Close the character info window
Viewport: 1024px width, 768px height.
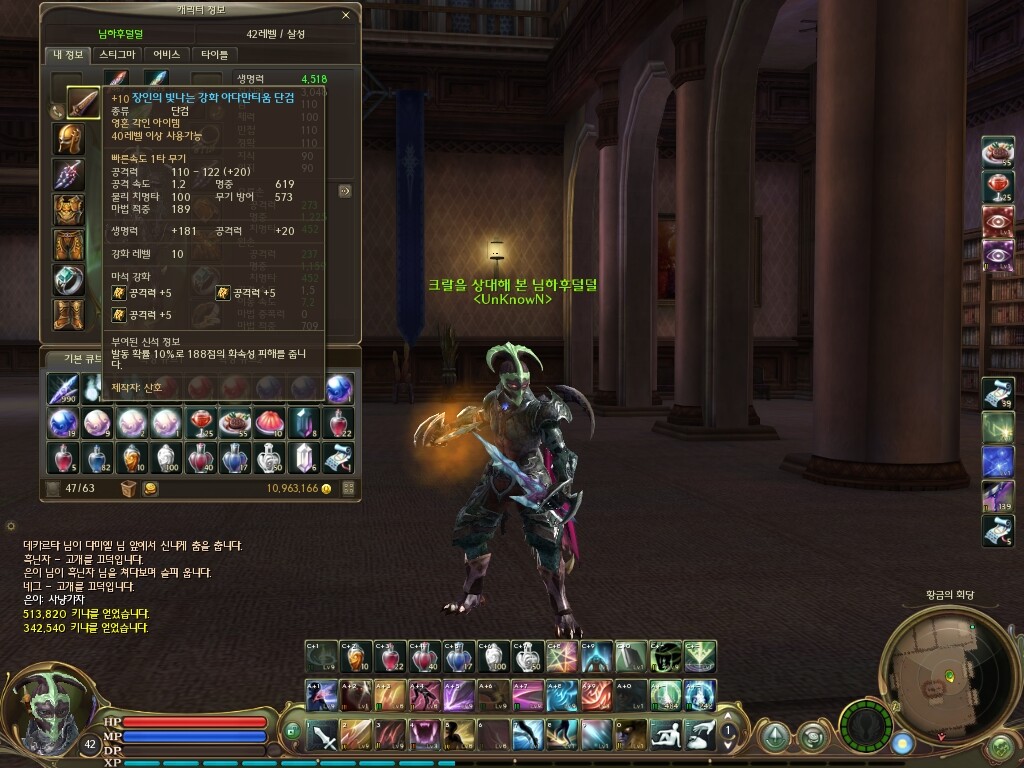coord(346,16)
